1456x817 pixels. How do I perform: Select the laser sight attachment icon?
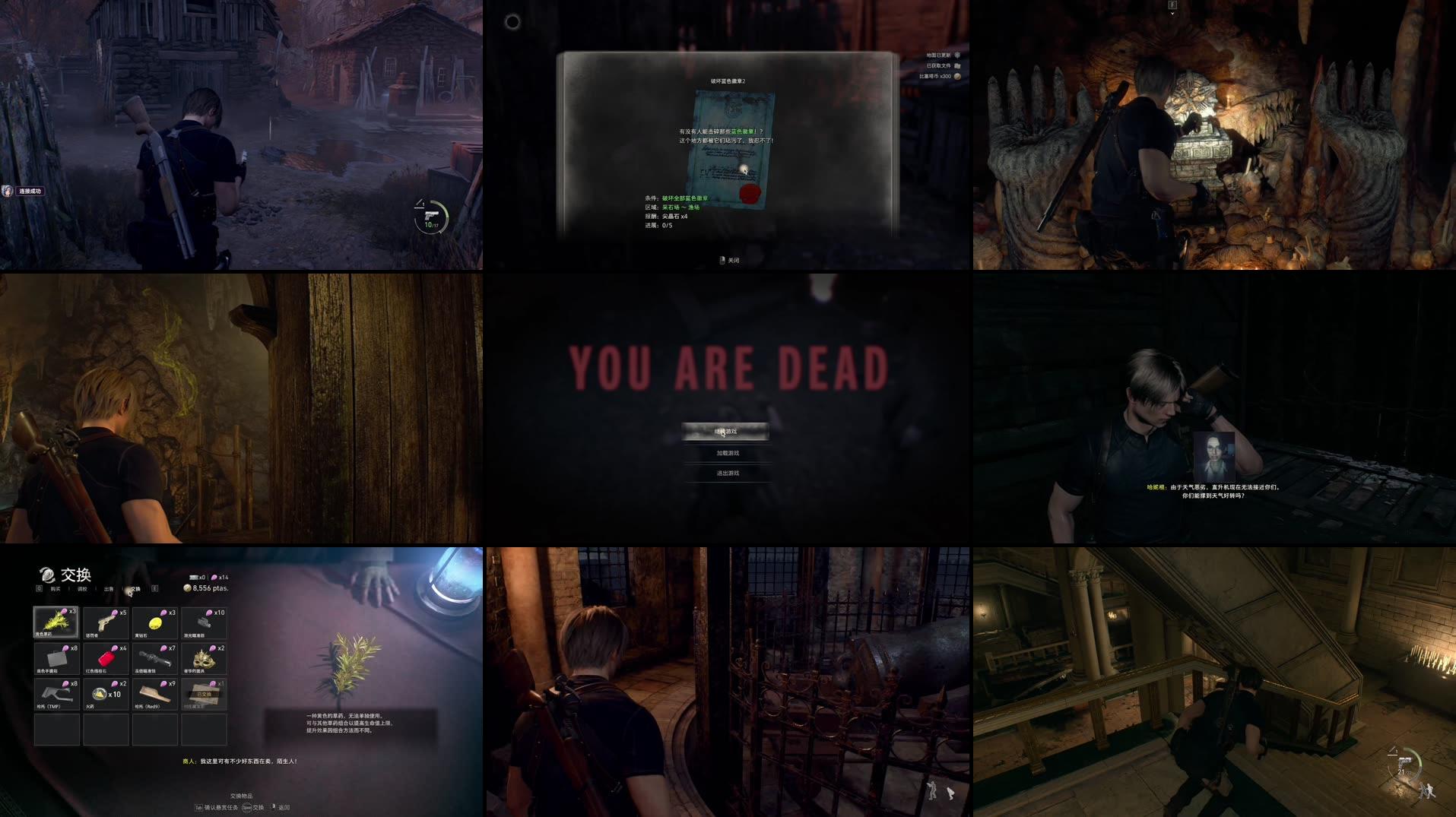pos(205,622)
